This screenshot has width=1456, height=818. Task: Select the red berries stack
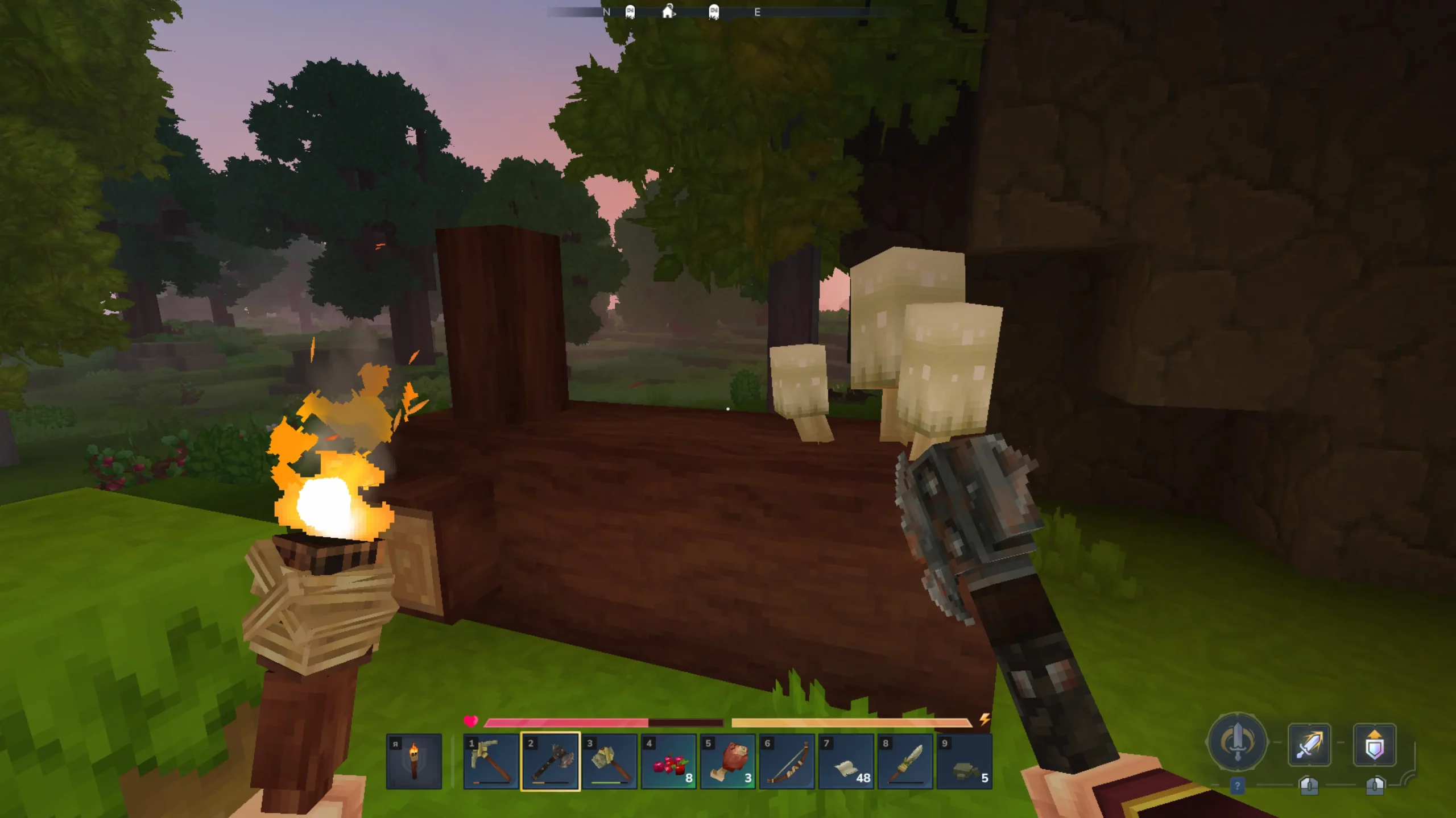(x=668, y=761)
